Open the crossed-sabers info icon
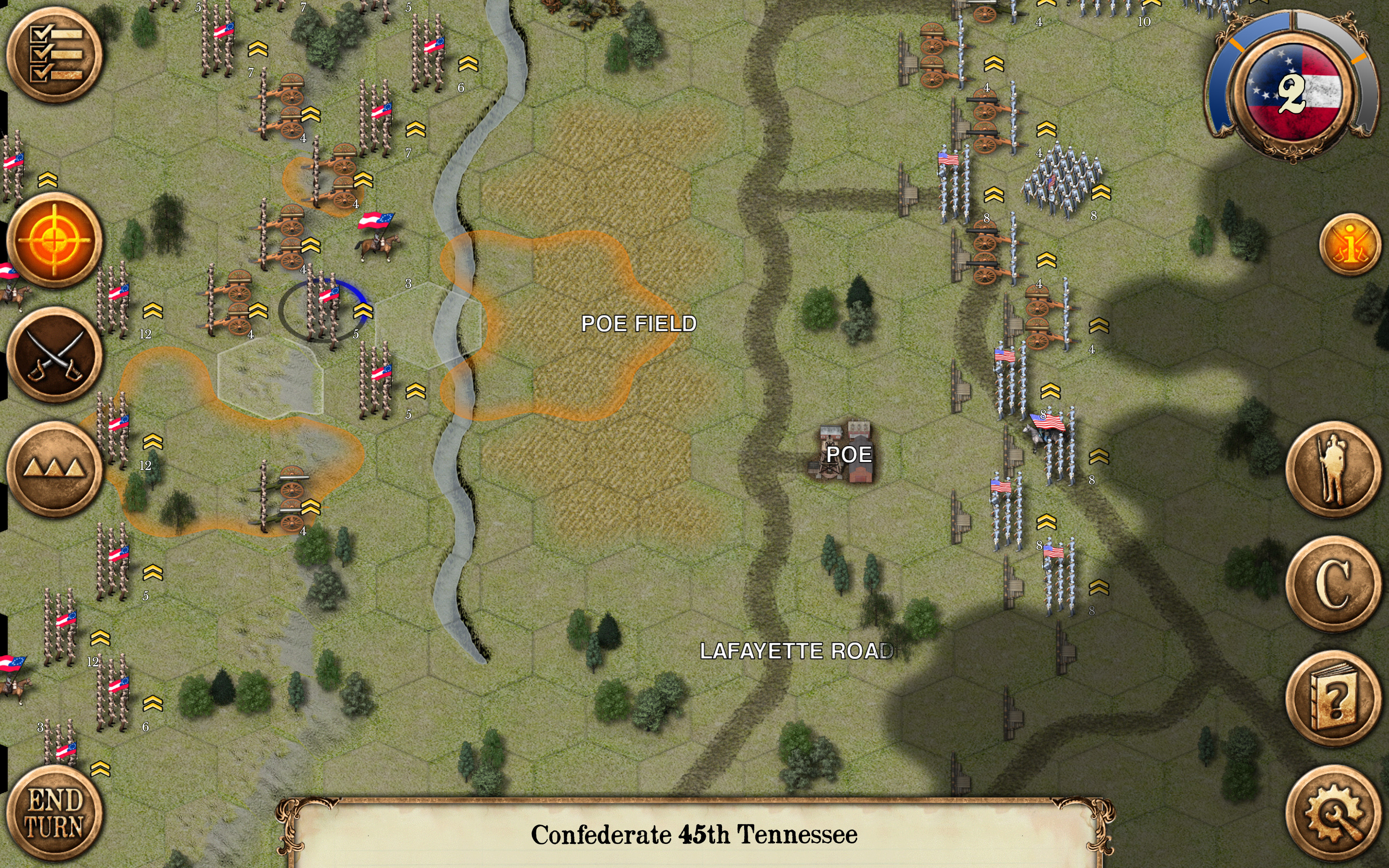Image resolution: width=1389 pixels, height=868 pixels. (1350, 244)
